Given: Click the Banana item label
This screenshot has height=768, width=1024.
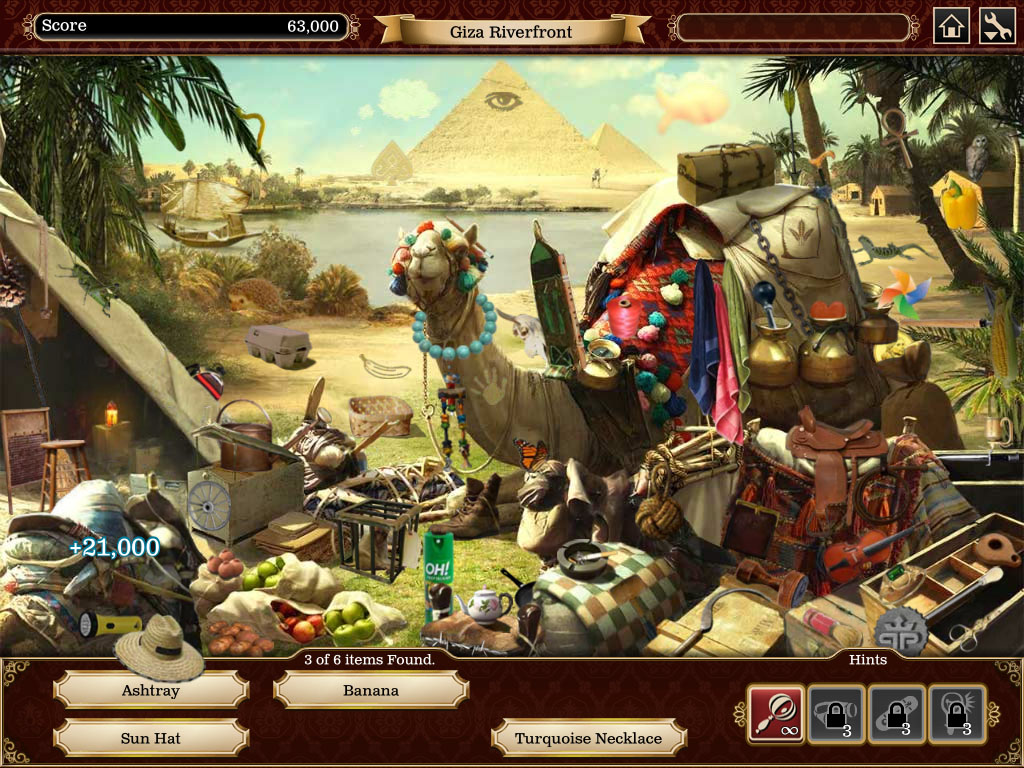Looking at the screenshot, I should click(371, 690).
